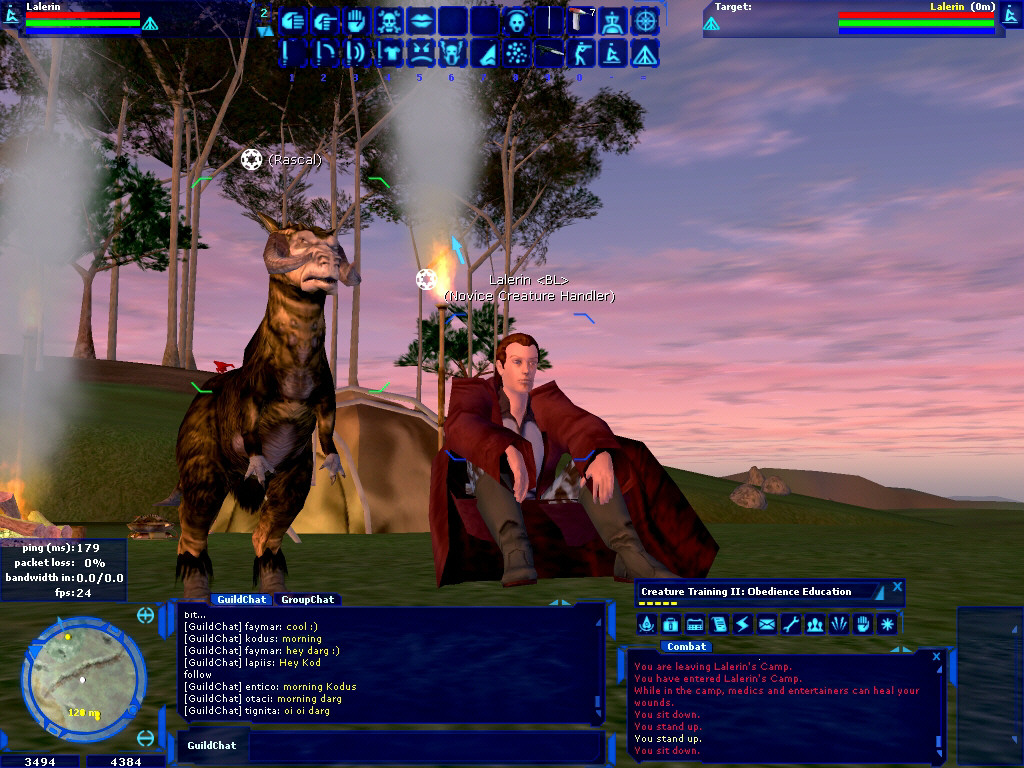The width and height of the screenshot is (1024, 768).
Task: Use the camp tent toolbar ability
Action: click(645, 52)
